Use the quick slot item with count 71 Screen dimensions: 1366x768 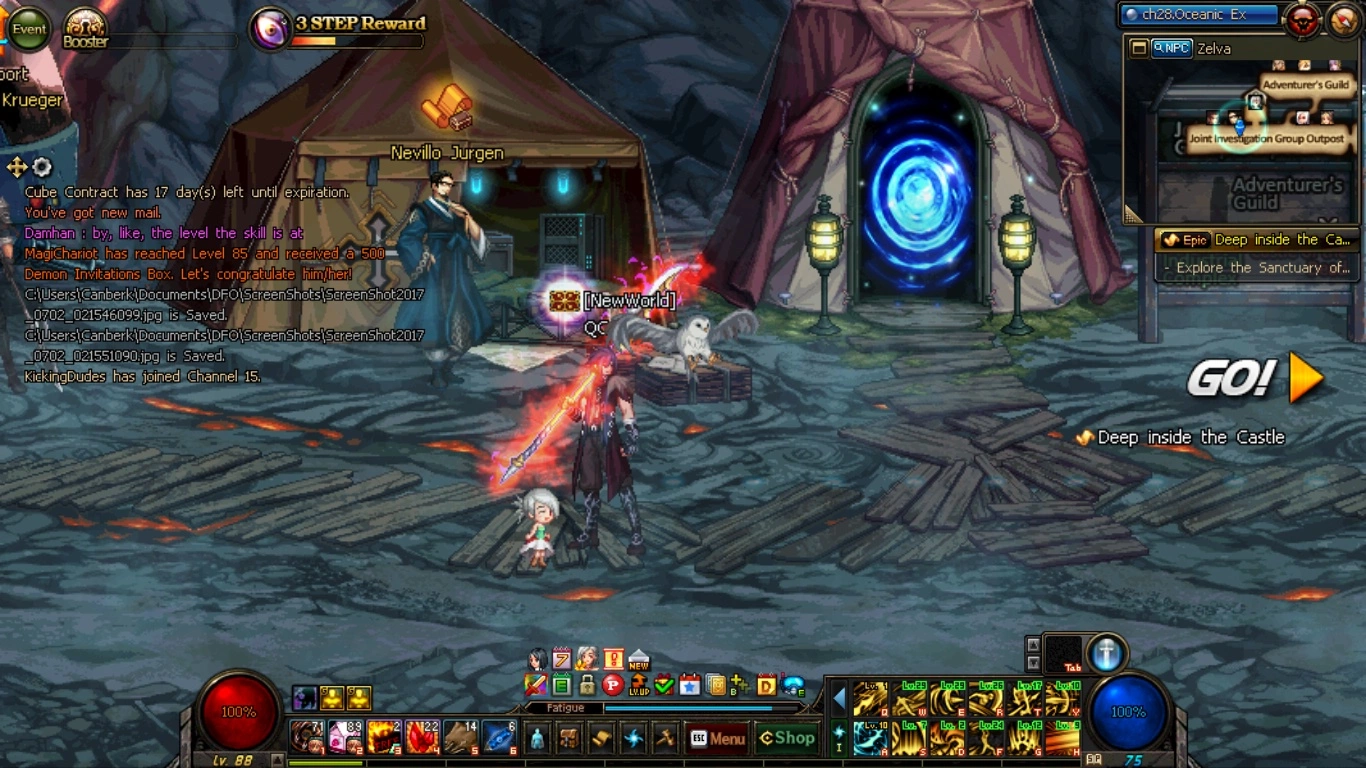point(307,737)
